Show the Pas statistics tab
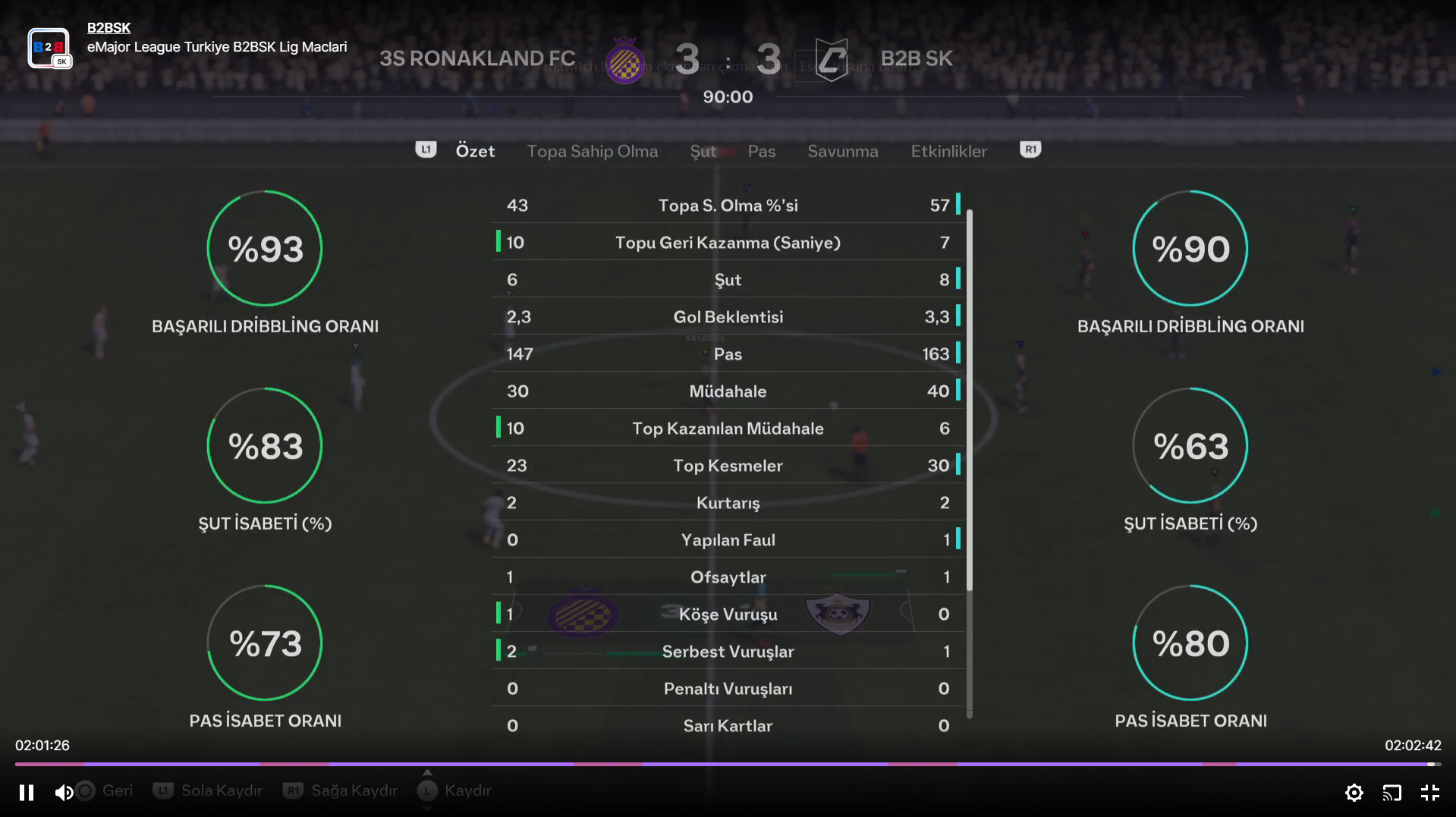Image resolution: width=1456 pixels, height=817 pixels. 761,151
